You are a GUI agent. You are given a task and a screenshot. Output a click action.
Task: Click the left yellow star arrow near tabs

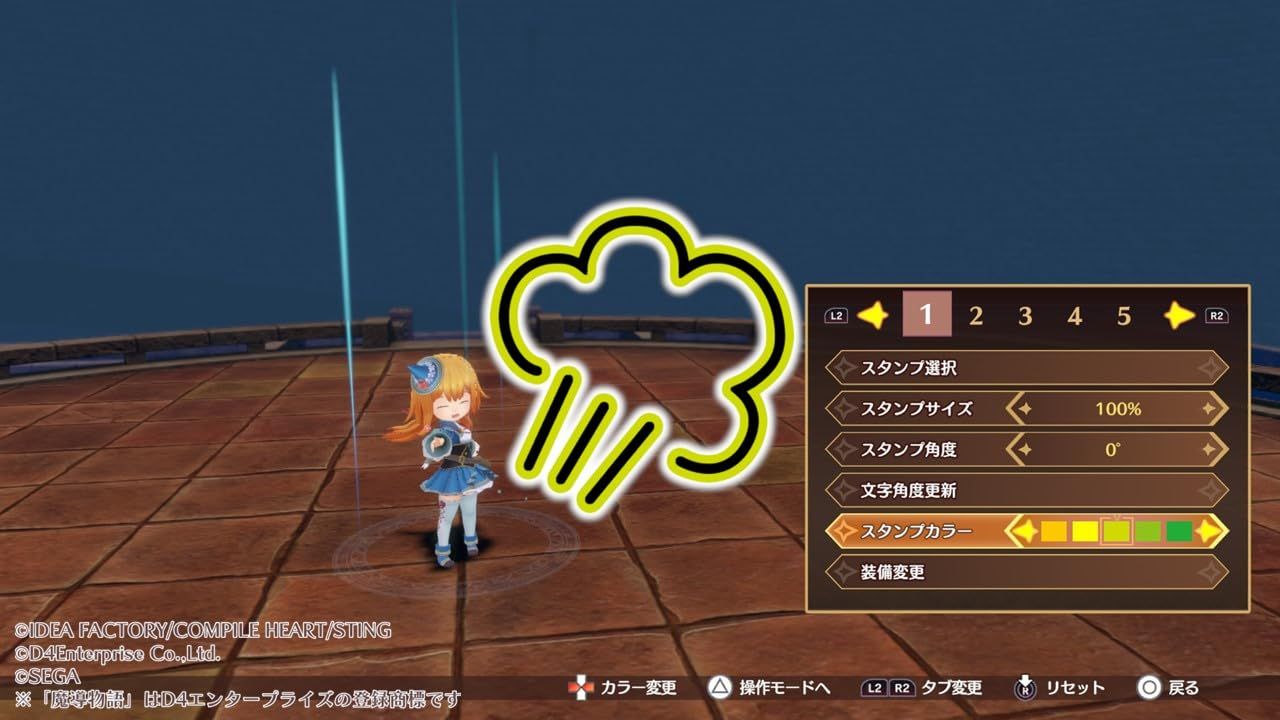point(872,314)
